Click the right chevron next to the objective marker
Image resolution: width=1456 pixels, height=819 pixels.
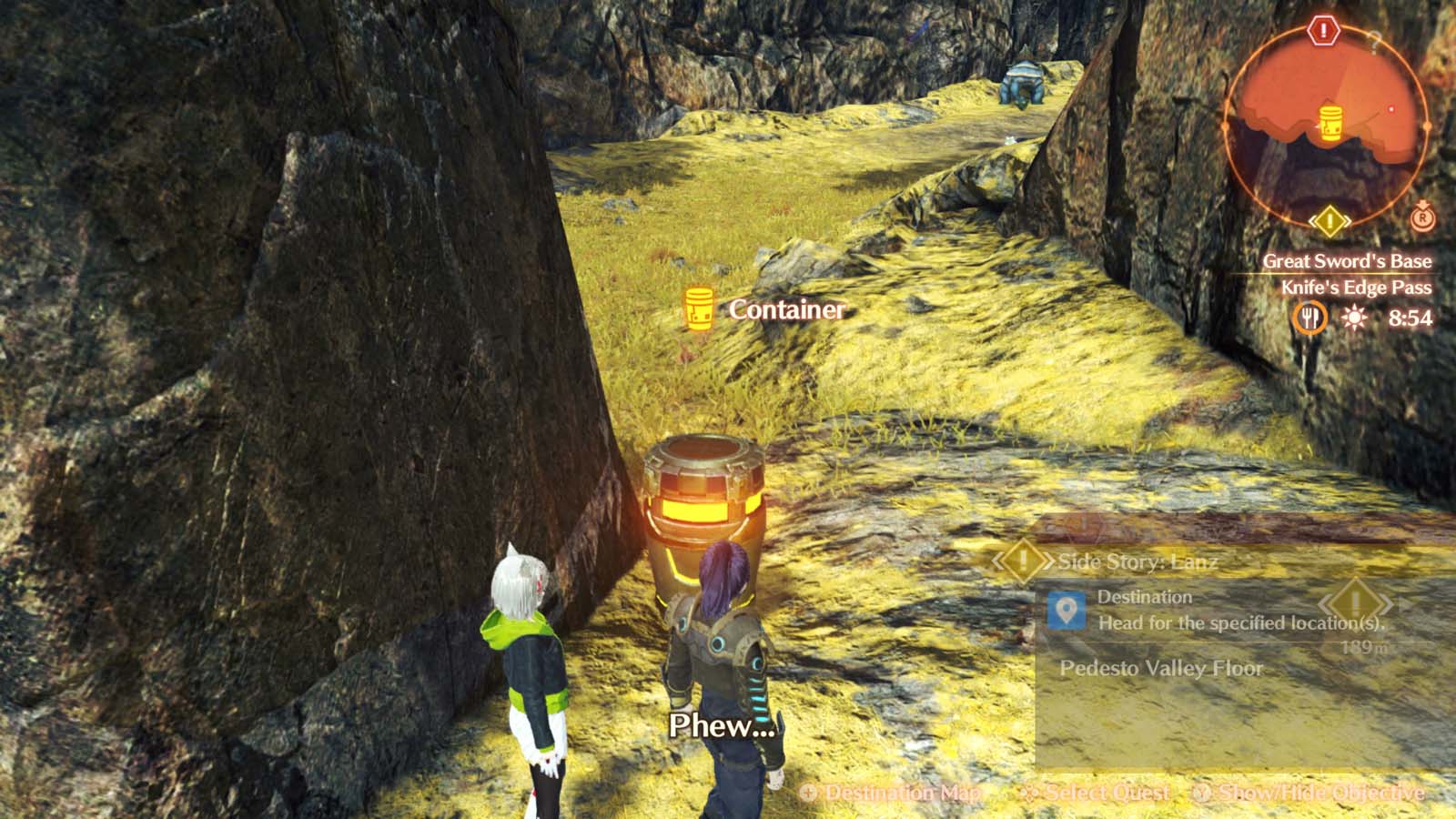(1386, 603)
